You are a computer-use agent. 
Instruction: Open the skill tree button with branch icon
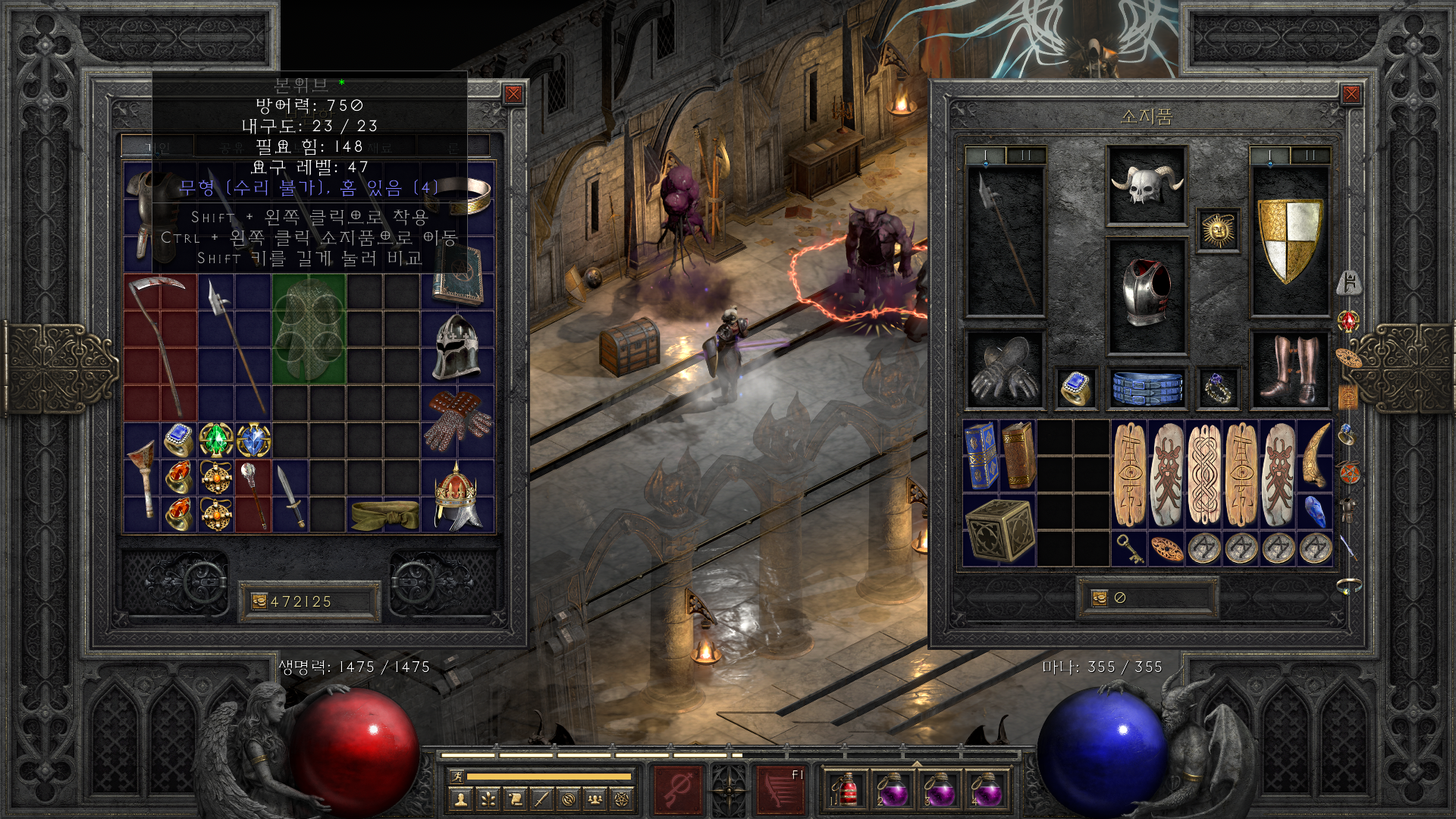[487, 799]
